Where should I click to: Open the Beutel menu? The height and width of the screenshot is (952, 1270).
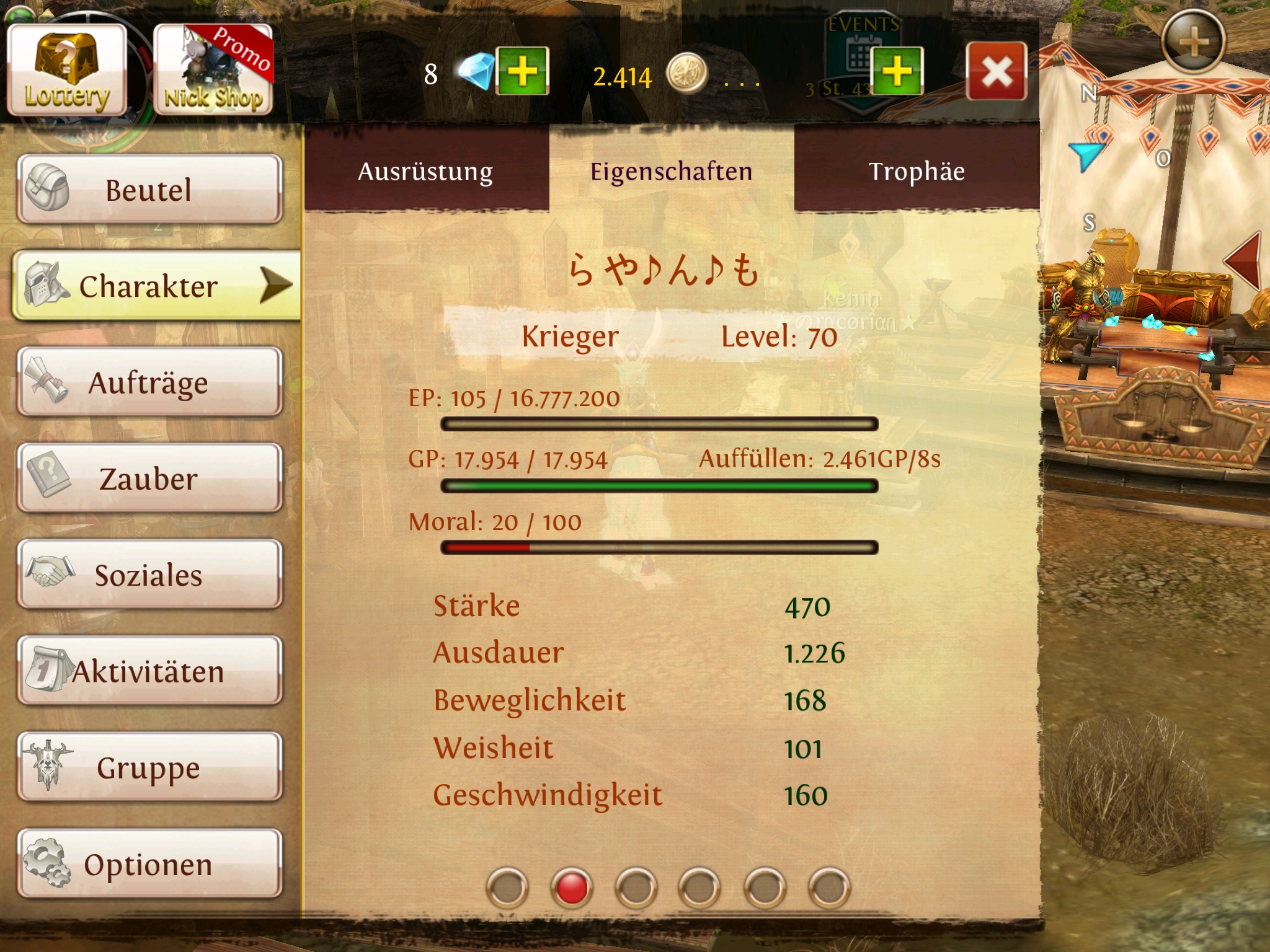(149, 189)
